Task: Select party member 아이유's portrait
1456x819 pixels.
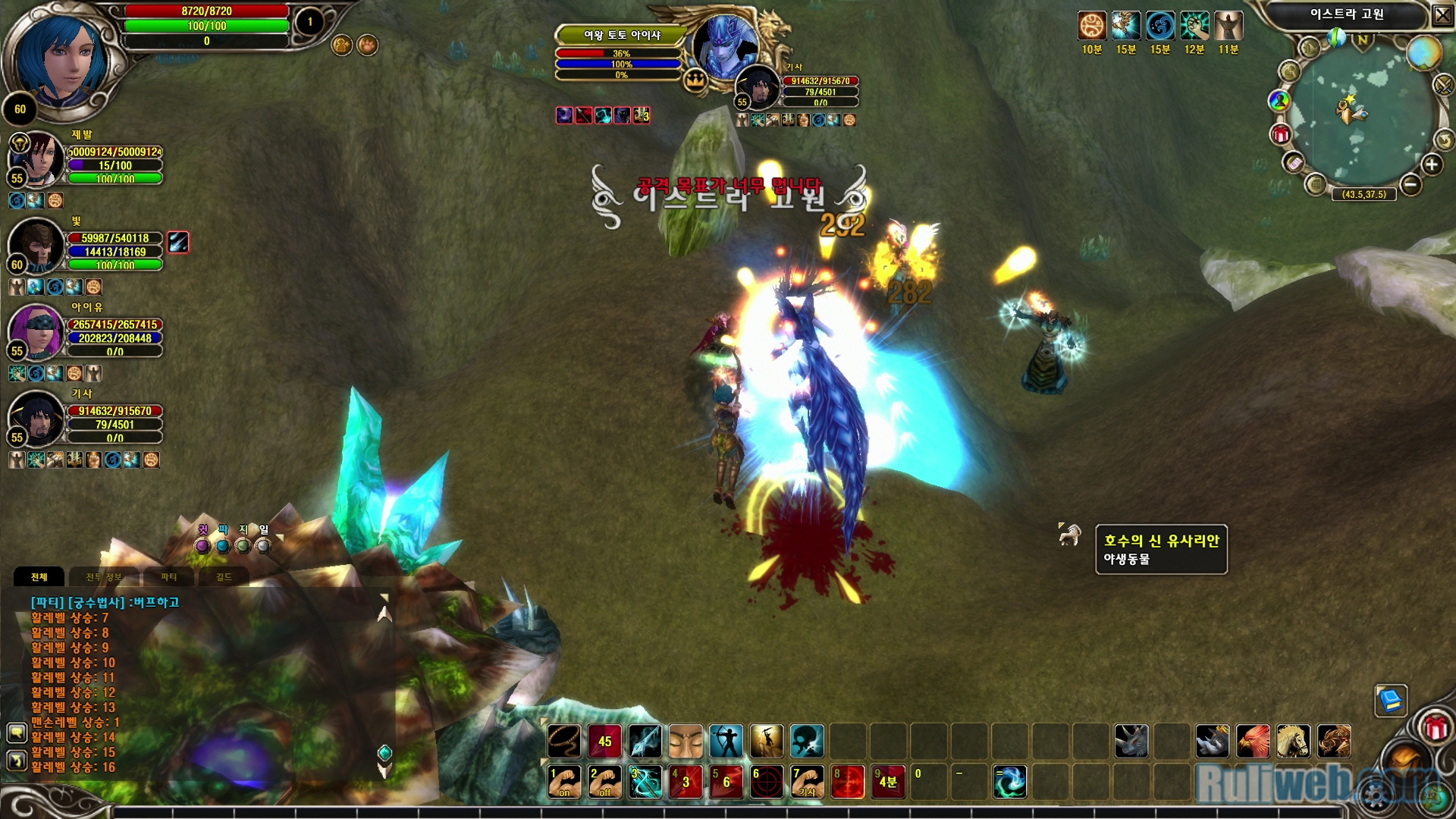Action: (36, 331)
